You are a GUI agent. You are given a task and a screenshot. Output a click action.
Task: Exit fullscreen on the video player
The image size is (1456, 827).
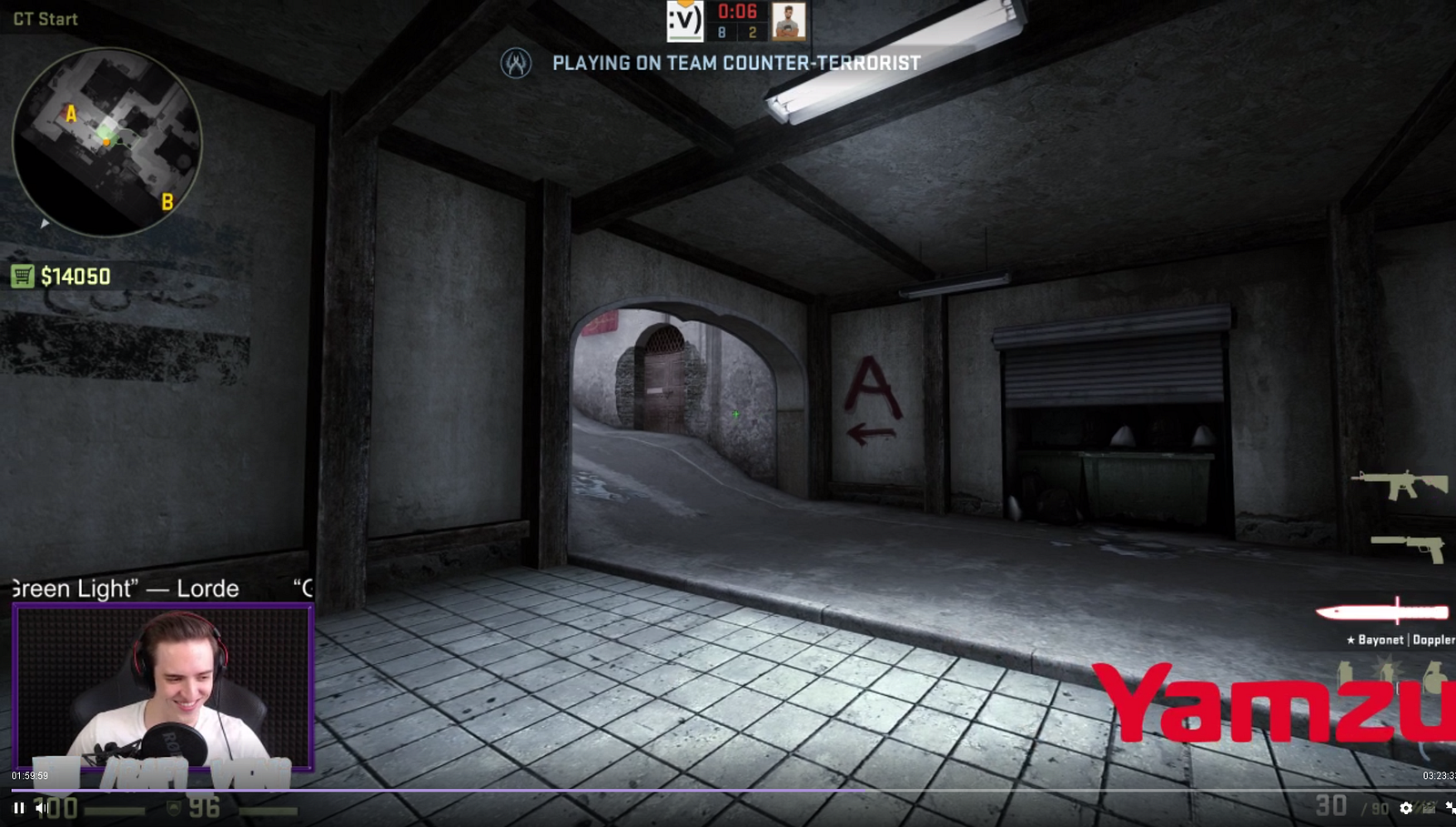tap(1450, 808)
